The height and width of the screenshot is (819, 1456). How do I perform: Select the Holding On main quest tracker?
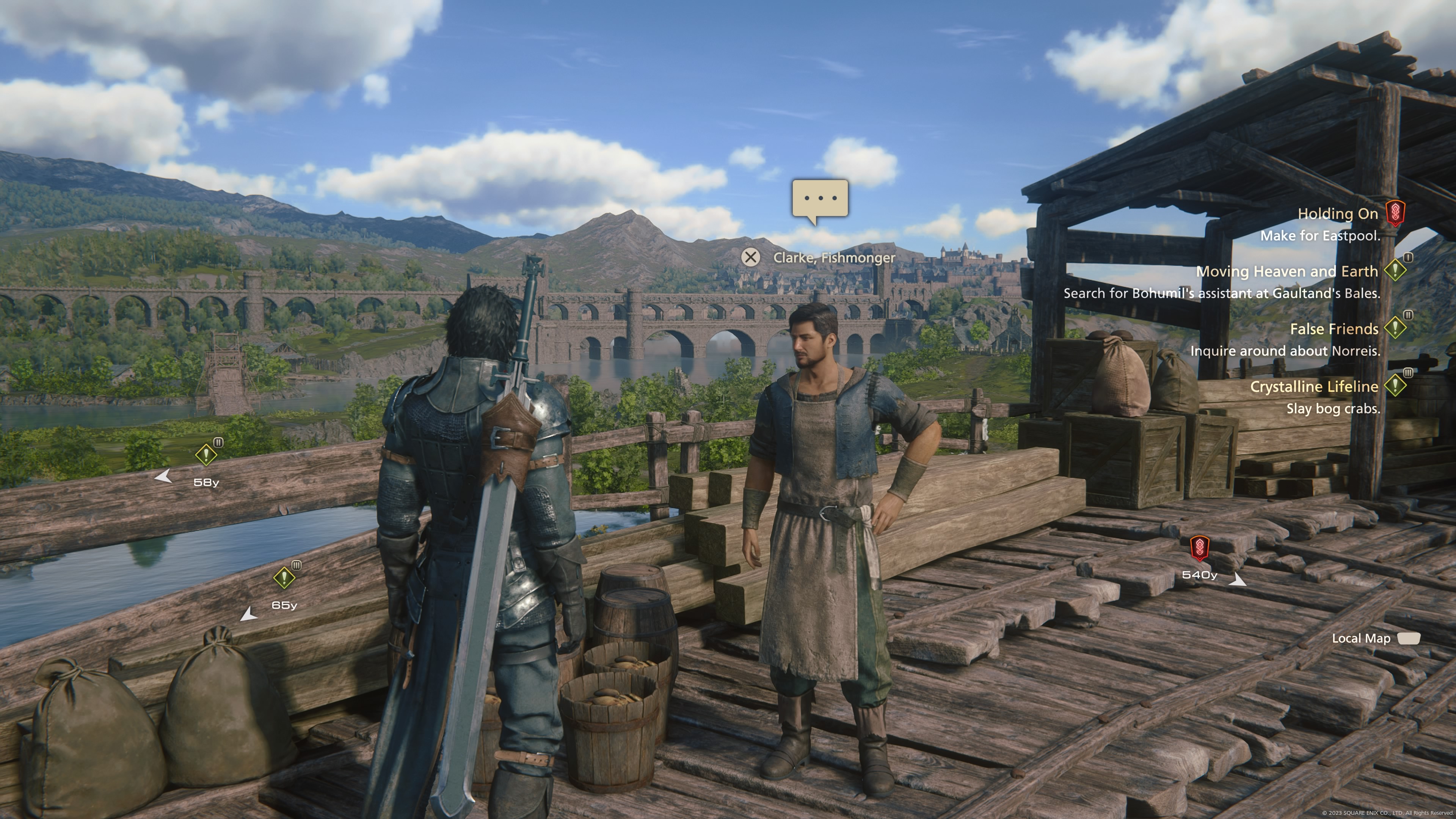coord(1337,213)
